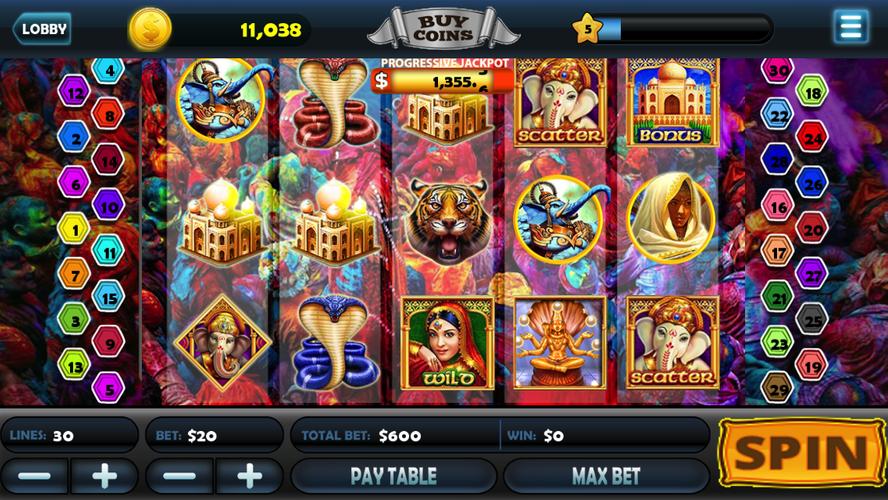Choose payline marker number 13
Image resolution: width=888 pixels, height=500 pixels.
pyautogui.click(x=73, y=365)
